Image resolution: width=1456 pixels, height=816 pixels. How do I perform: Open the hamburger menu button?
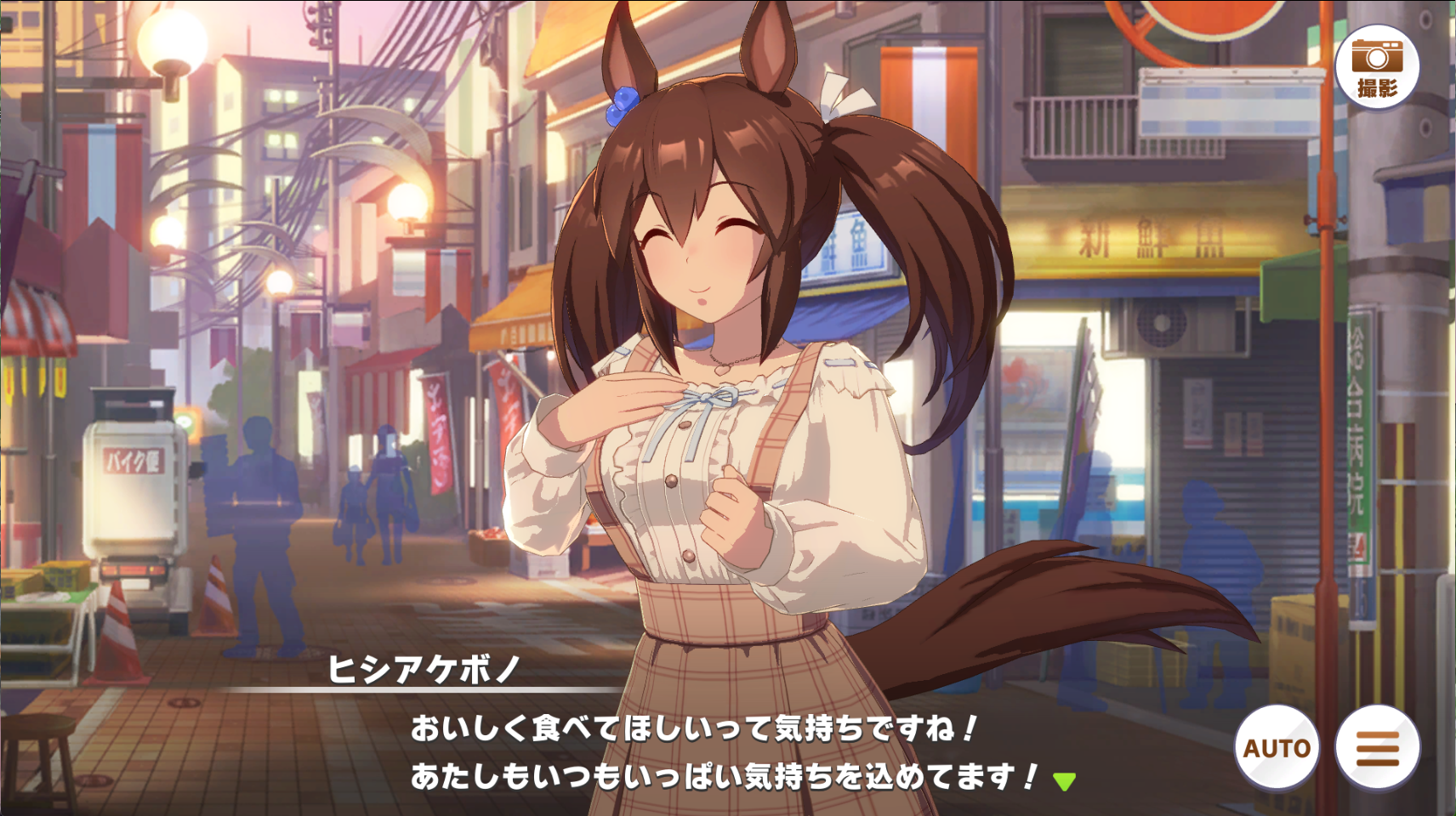1377,748
